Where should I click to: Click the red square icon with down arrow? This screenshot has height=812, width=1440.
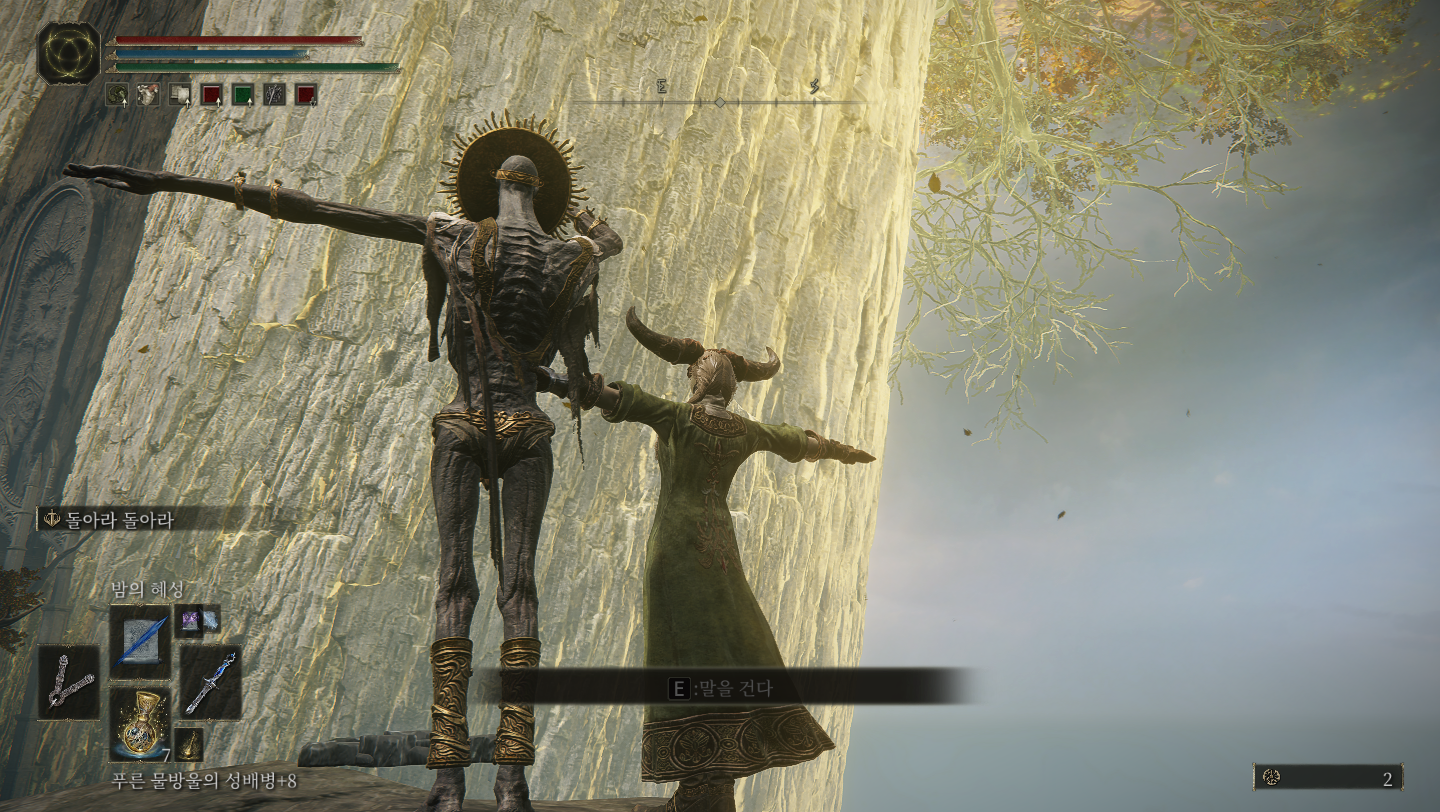pyautogui.click(x=306, y=94)
